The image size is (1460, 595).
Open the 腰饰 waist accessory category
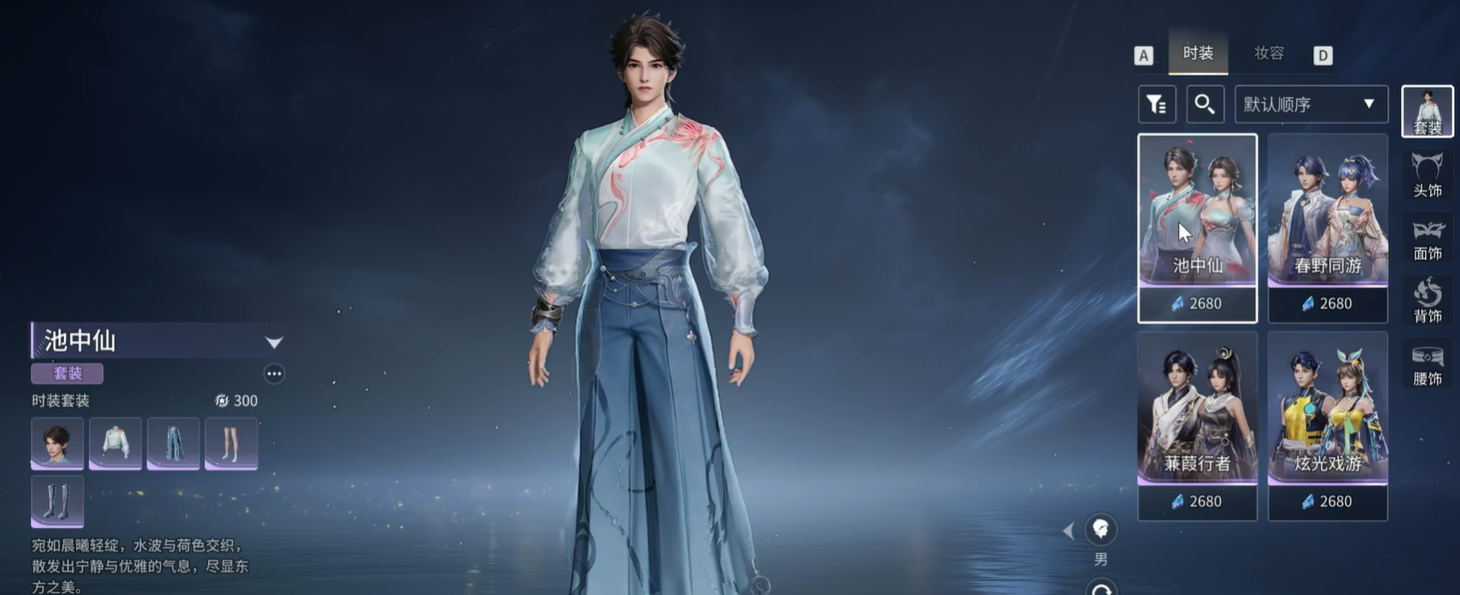point(1427,363)
